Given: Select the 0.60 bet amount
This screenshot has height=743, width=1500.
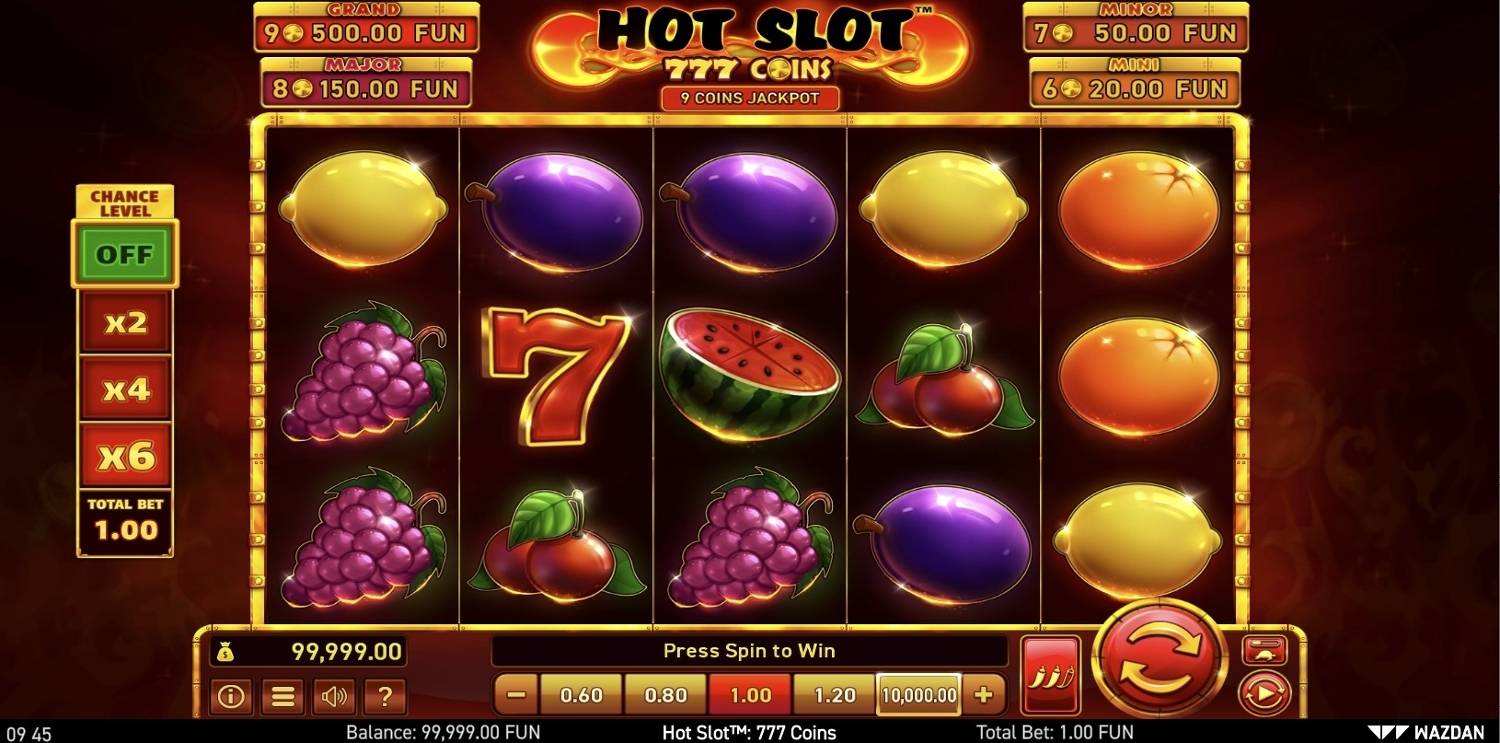Looking at the screenshot, I should click(x=581, y=693).
